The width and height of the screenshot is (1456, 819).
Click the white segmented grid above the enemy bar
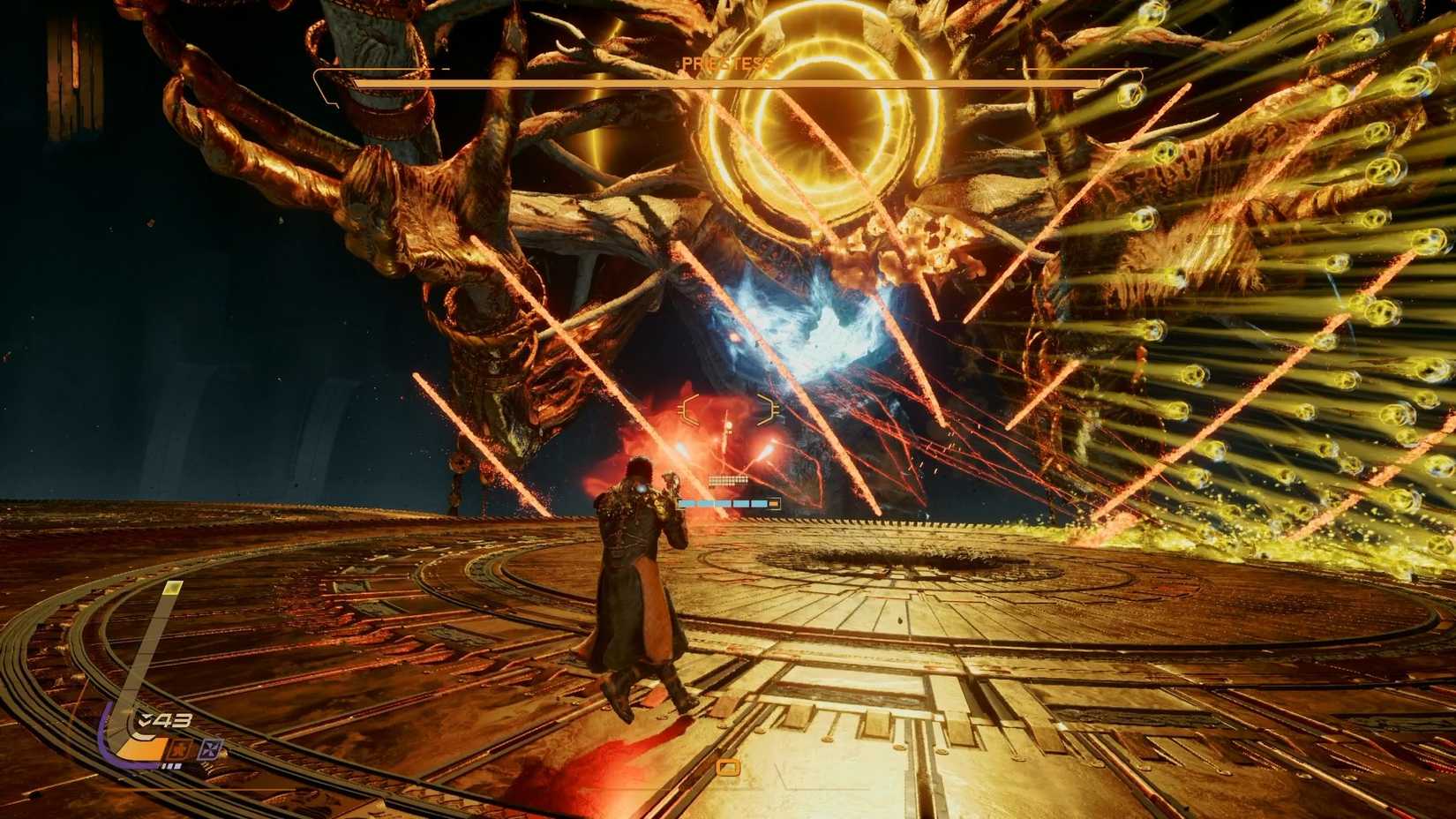pyautogui.click(x=728, y=479)
